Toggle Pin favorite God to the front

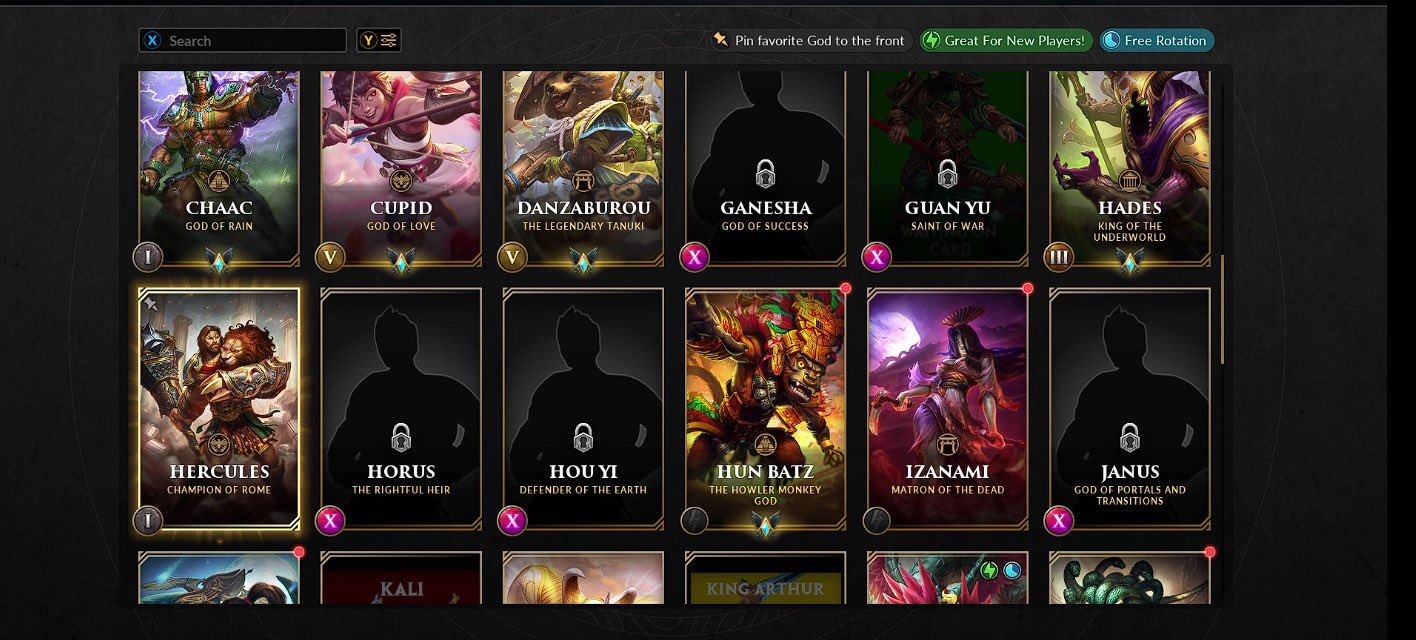(x=808, y=41)
